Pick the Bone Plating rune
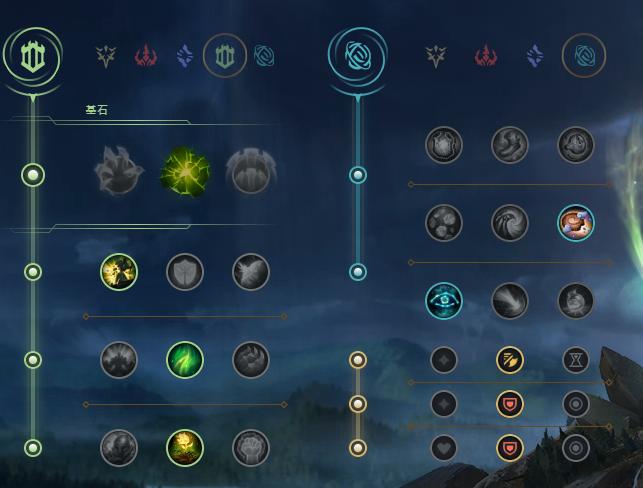Image resolution: width=643 pixels, height=488 pixels. click(x=251, y=360)
